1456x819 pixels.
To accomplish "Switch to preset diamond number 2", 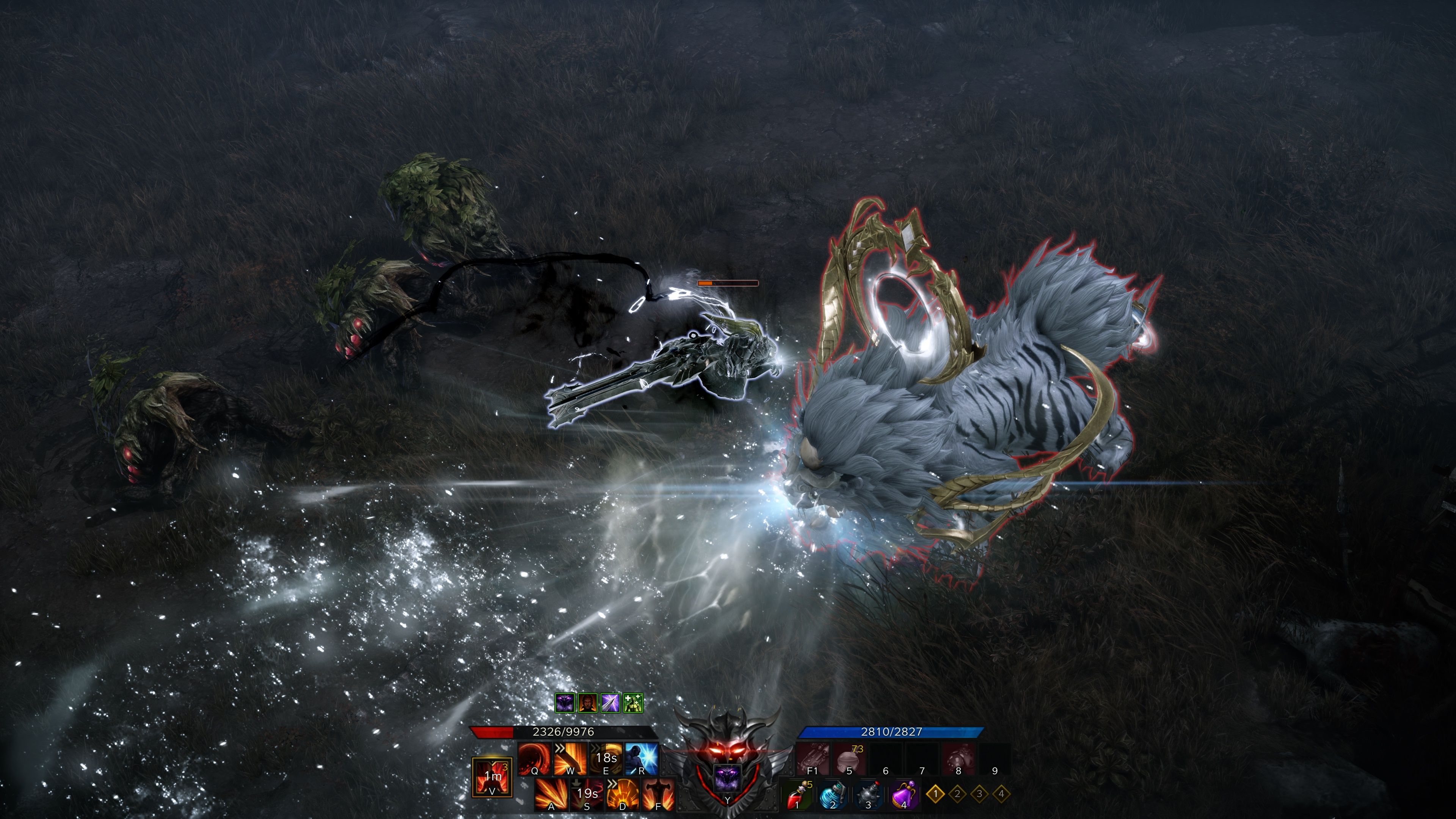I will point(957,794).
